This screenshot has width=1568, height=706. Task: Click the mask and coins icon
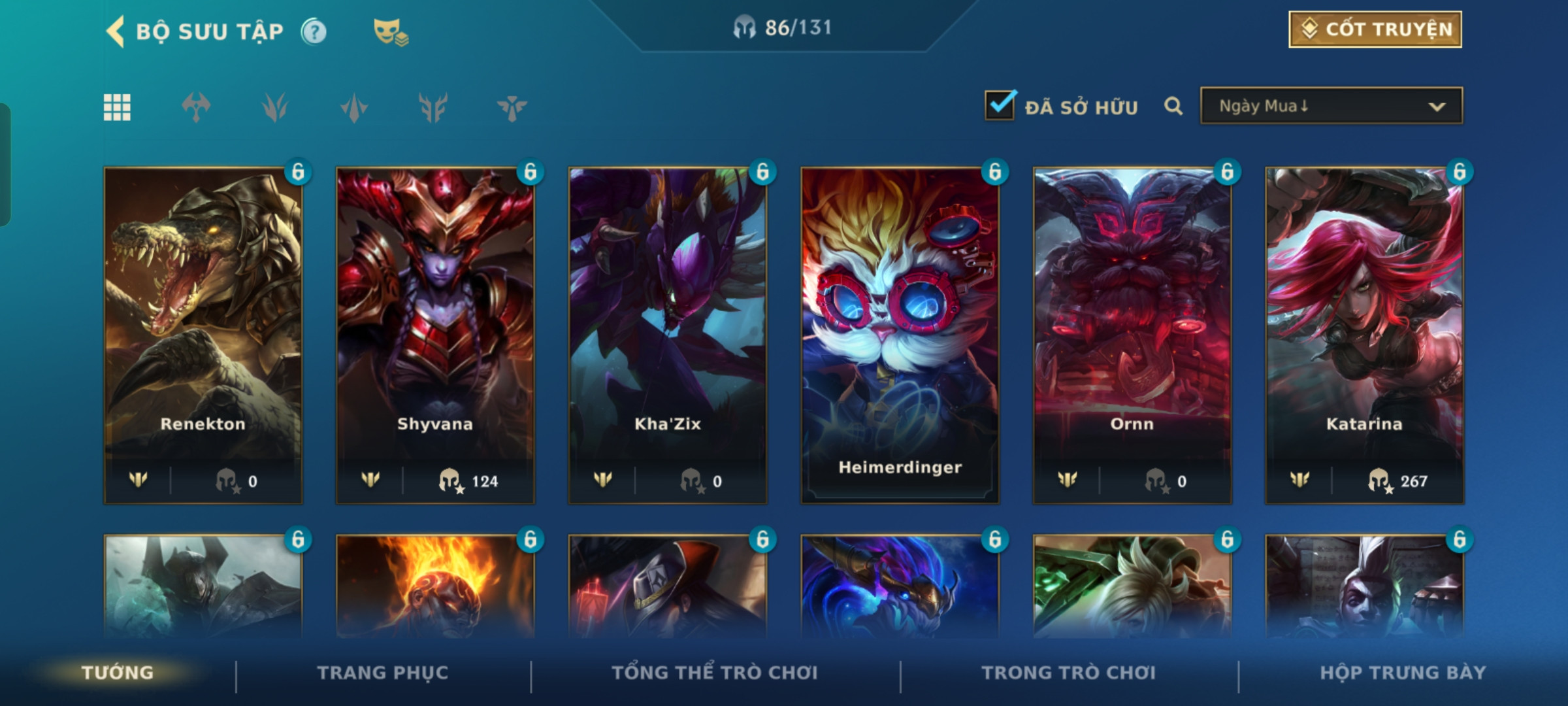coord(390,31)
